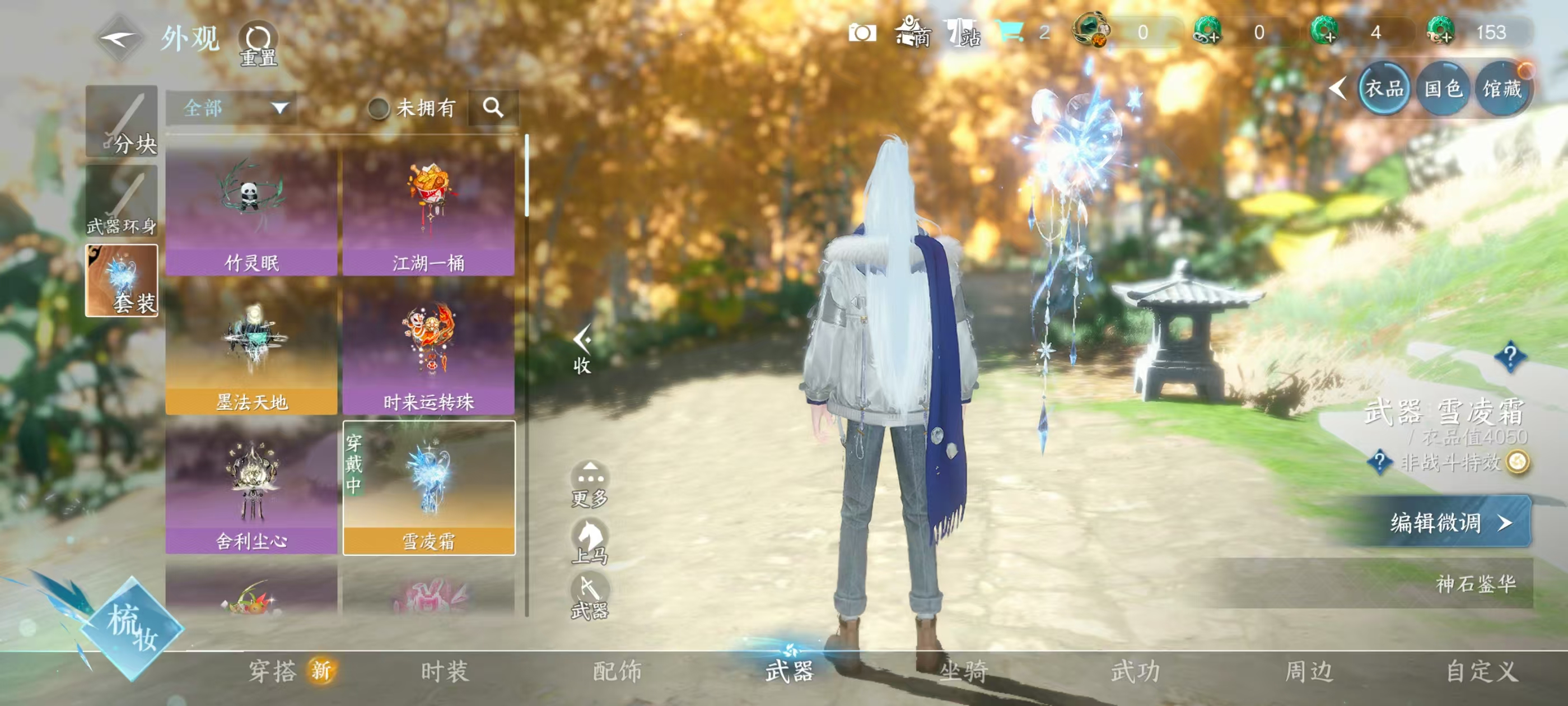Open the 坐骑 mounts tab
1568x706 pixels.
[964, 671]
